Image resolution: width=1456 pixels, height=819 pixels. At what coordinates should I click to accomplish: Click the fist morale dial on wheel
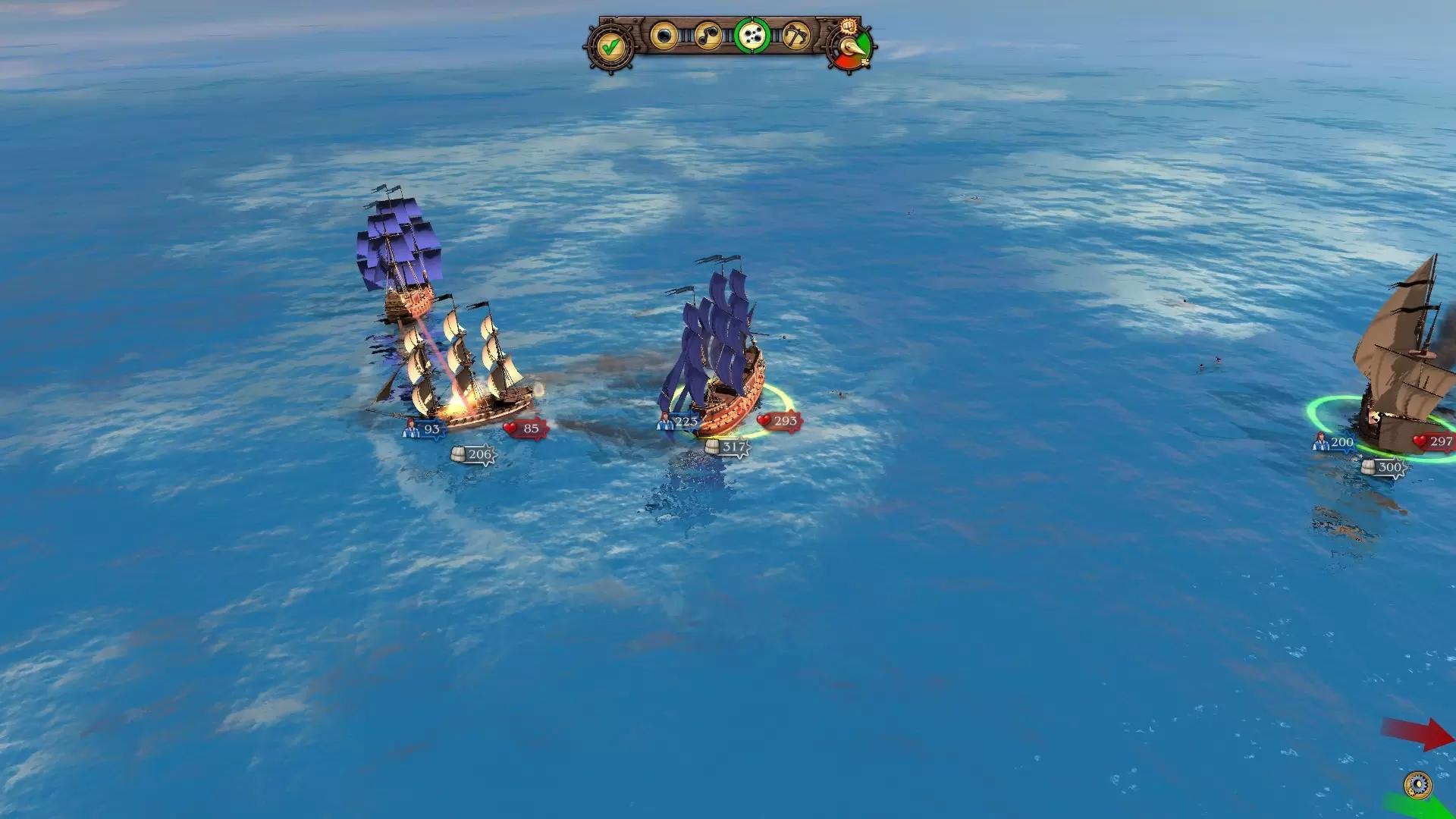[850, 45]
